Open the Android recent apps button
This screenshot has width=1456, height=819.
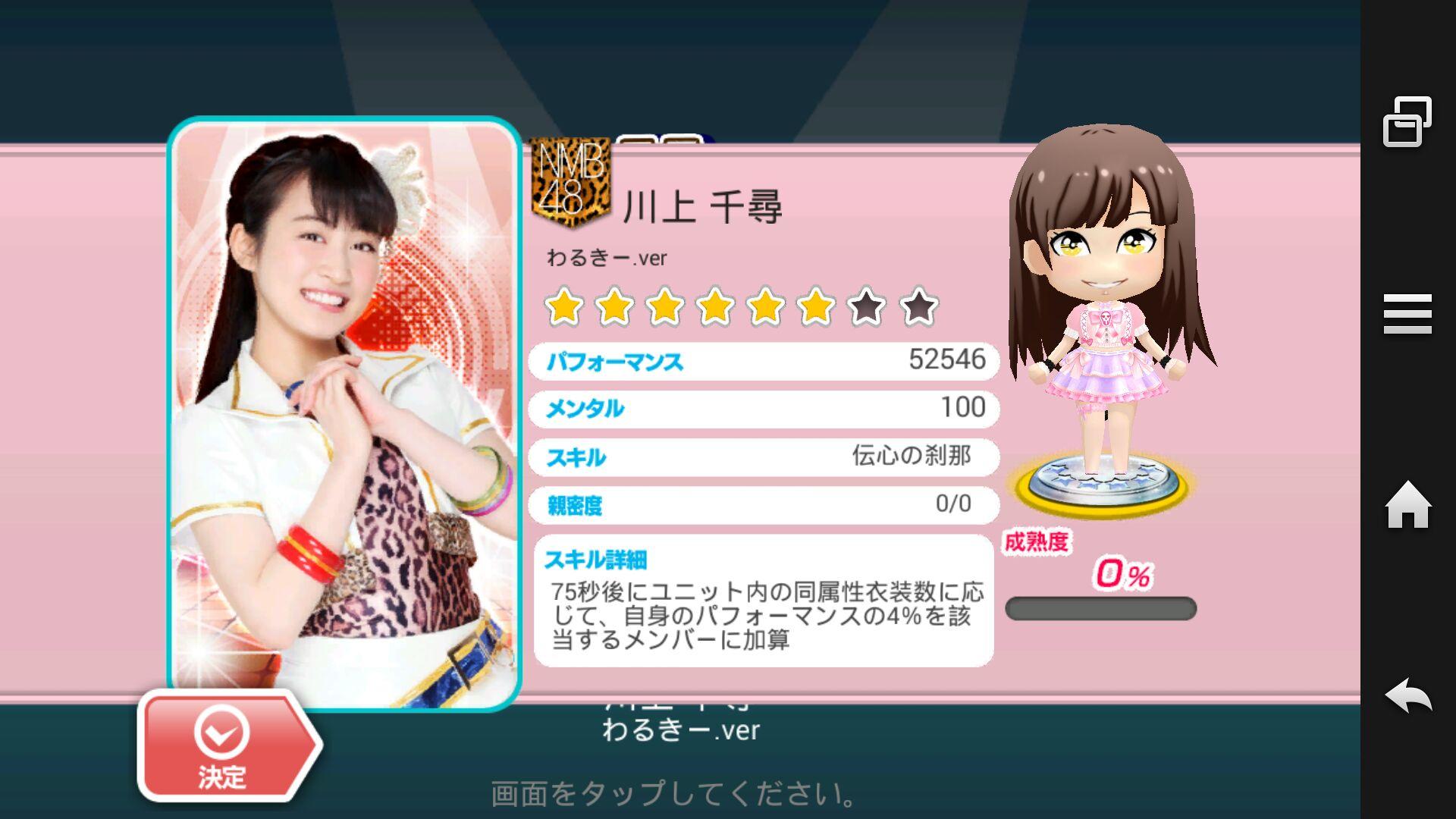click(1407, 121)
